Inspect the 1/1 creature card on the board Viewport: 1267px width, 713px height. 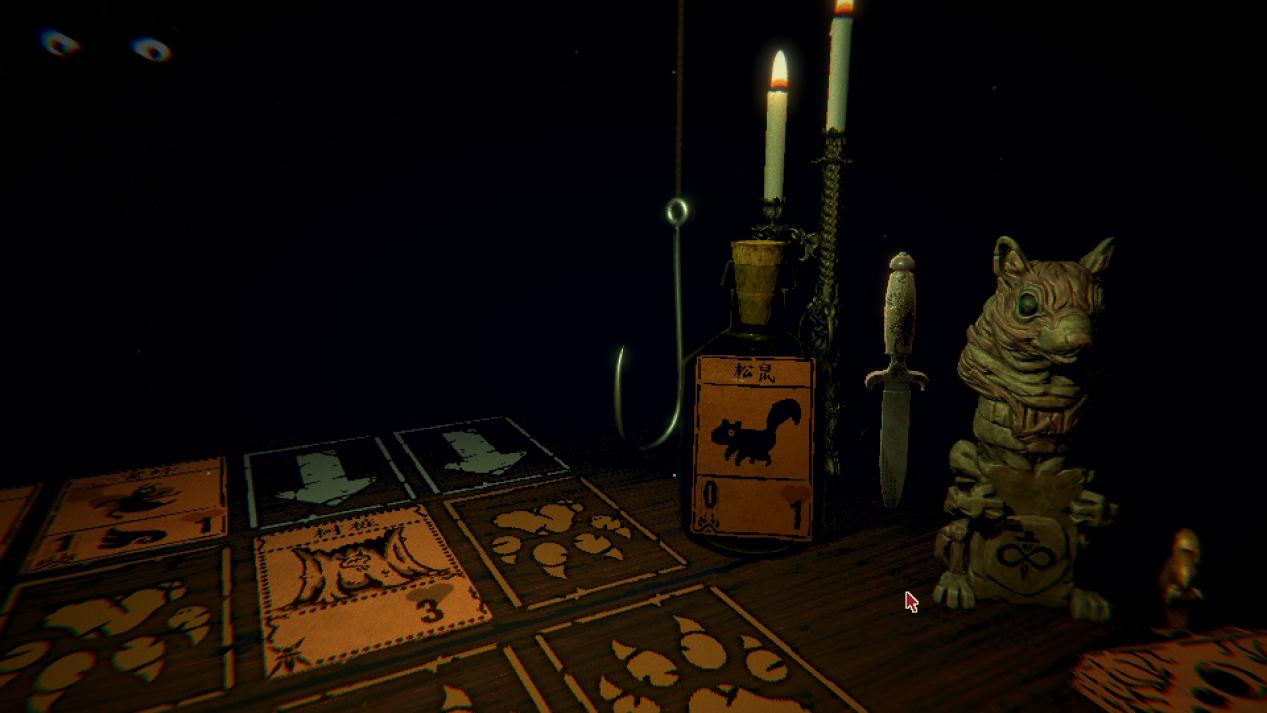click(x=130, y=515)
